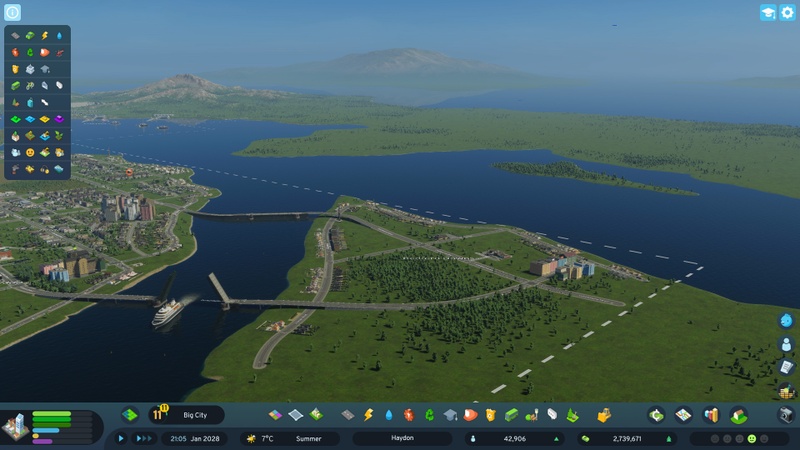
Task: Open the green recycling garbage toolbar menu
Action: pos(430,414)
